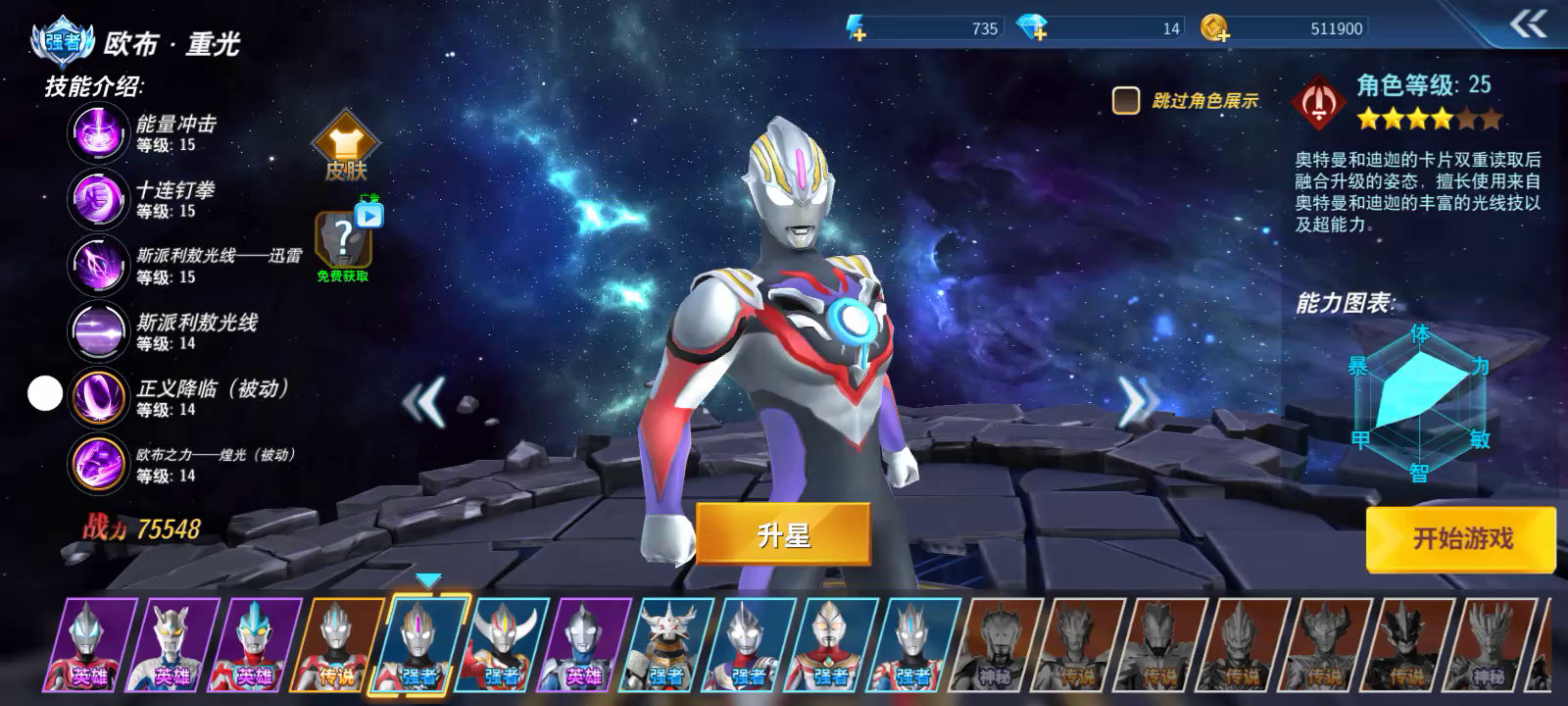View the 斯派利敖光线——迅雷 skill
This screenshot has width=1568, height=706.
(97, 264)
